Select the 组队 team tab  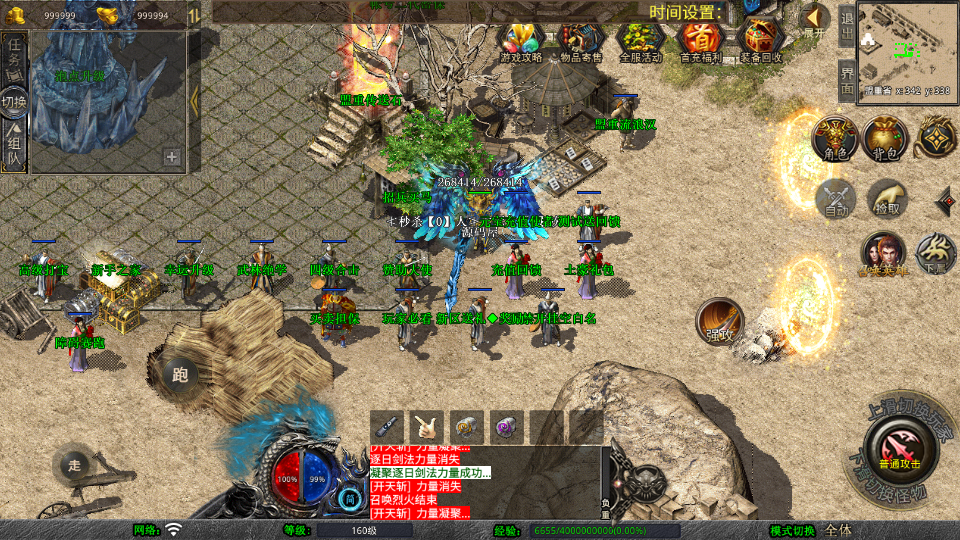click(x=14, y=145)
